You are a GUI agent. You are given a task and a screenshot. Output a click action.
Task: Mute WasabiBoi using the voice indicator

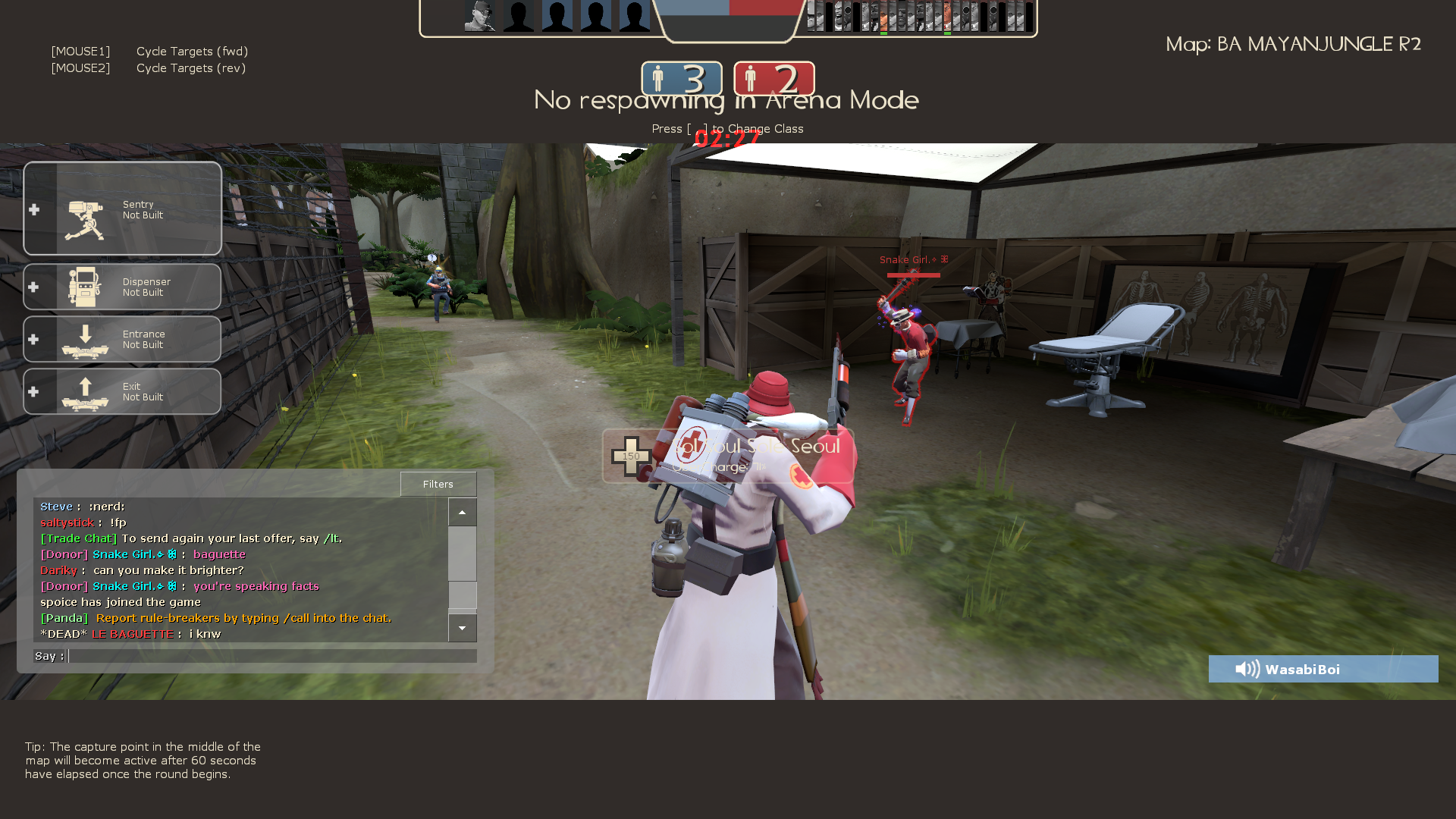point(1246,669)
